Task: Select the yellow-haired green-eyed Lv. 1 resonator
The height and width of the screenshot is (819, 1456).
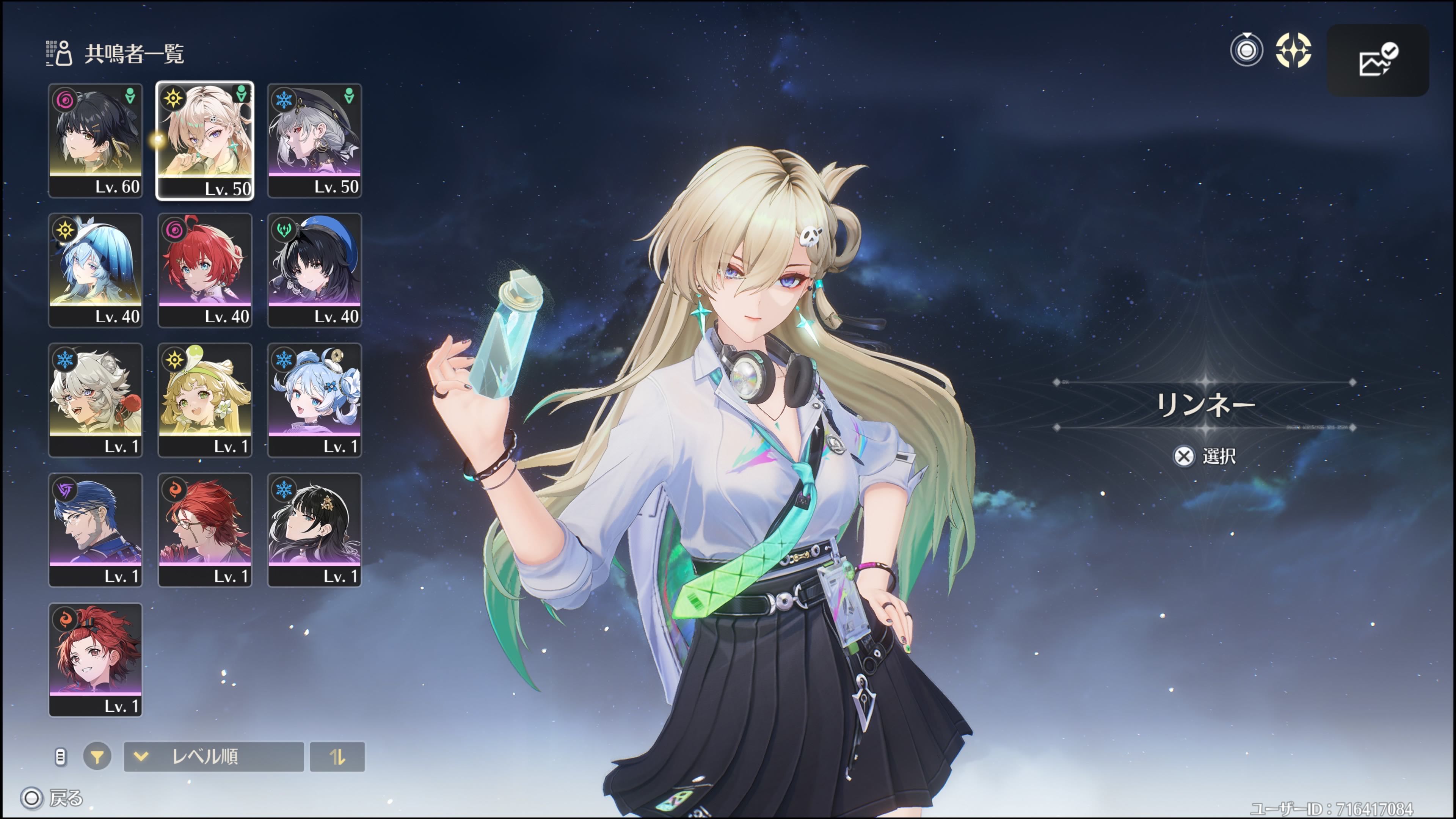Action: tap(205, 400)
